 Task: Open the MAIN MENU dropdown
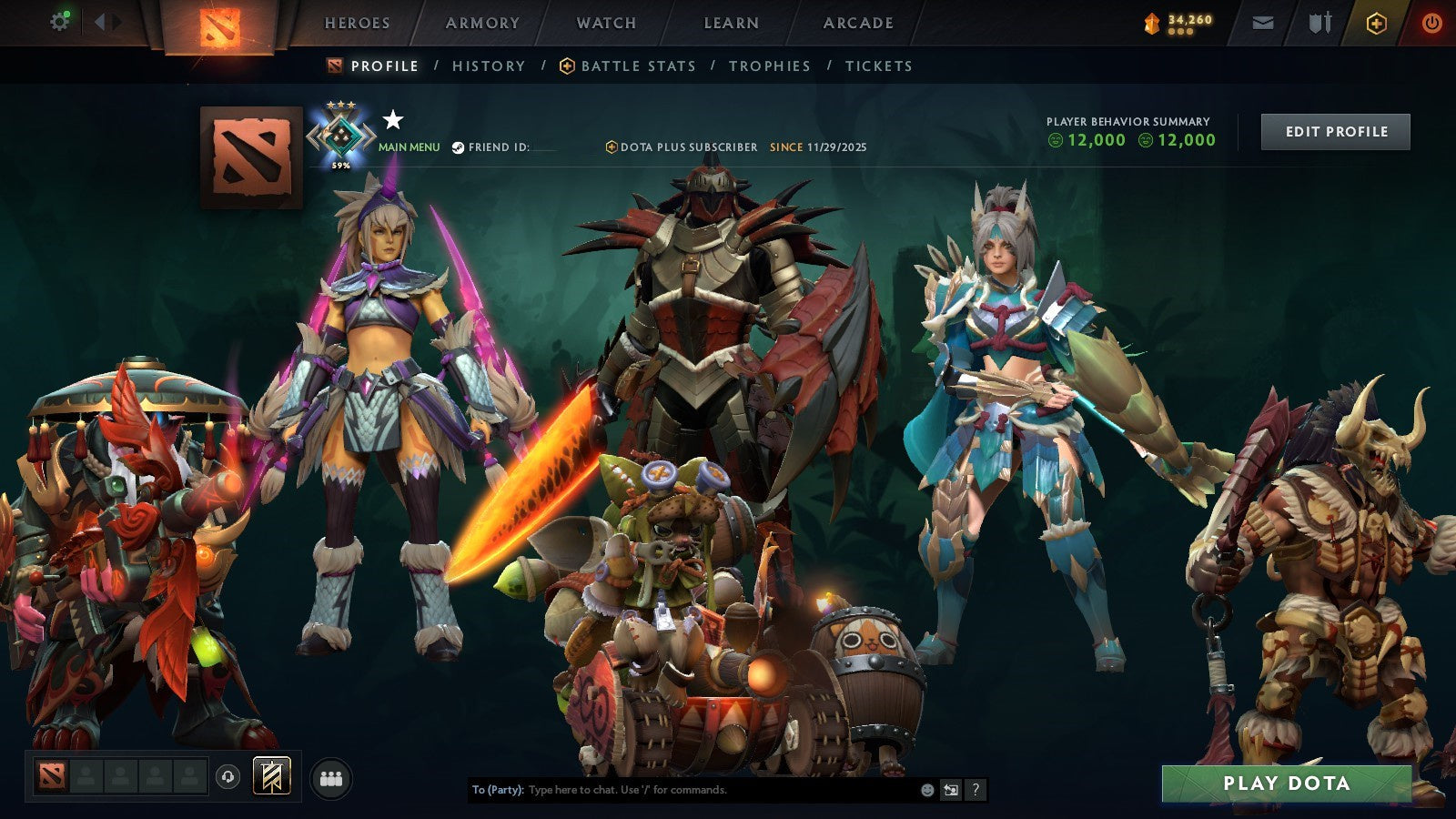[407, 146]
